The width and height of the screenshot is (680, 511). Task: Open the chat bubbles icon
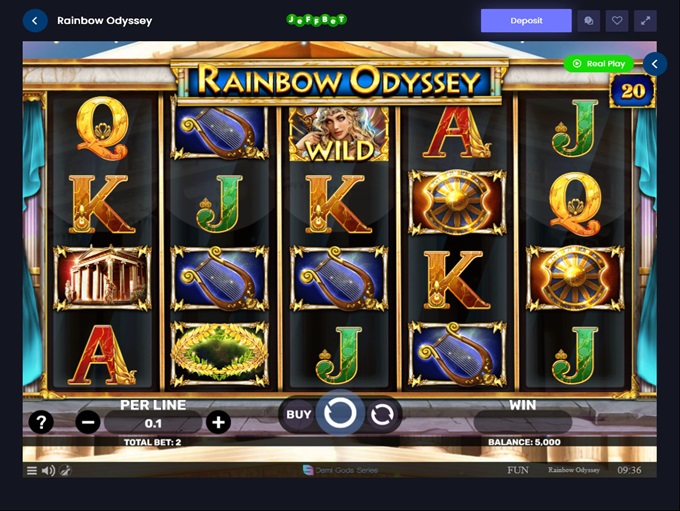(590, 20)
